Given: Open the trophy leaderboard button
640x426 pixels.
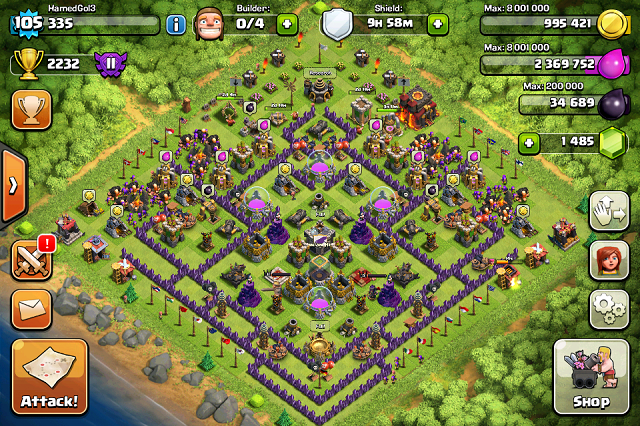Looking at the screenshot, I should click(31, 110).
